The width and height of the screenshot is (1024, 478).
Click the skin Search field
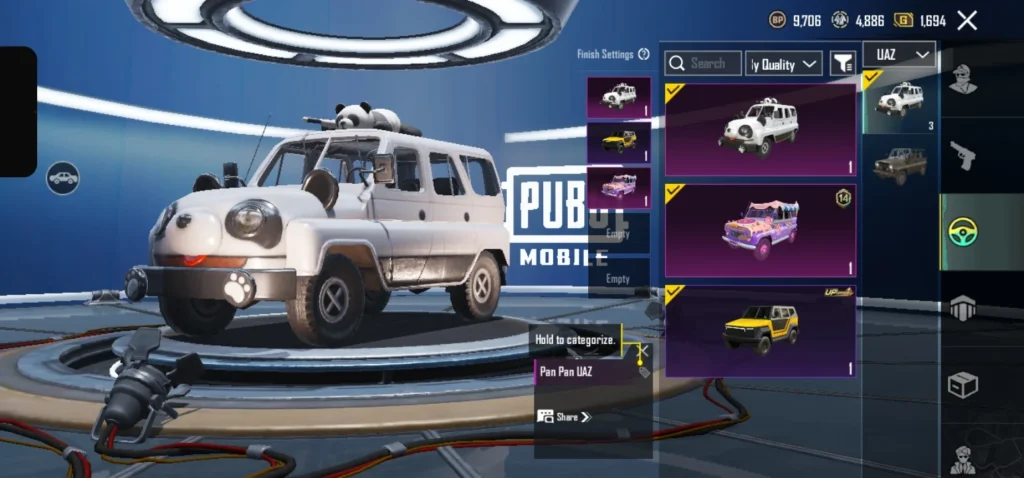coord(704,64)
